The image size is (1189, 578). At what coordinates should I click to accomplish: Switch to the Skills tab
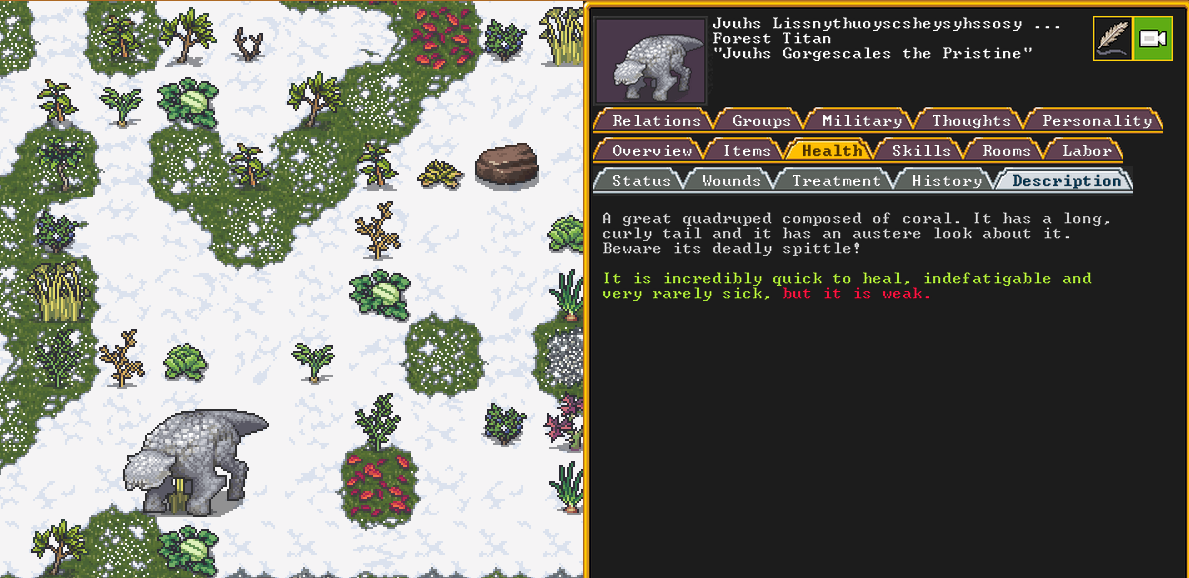click(920, 151)
